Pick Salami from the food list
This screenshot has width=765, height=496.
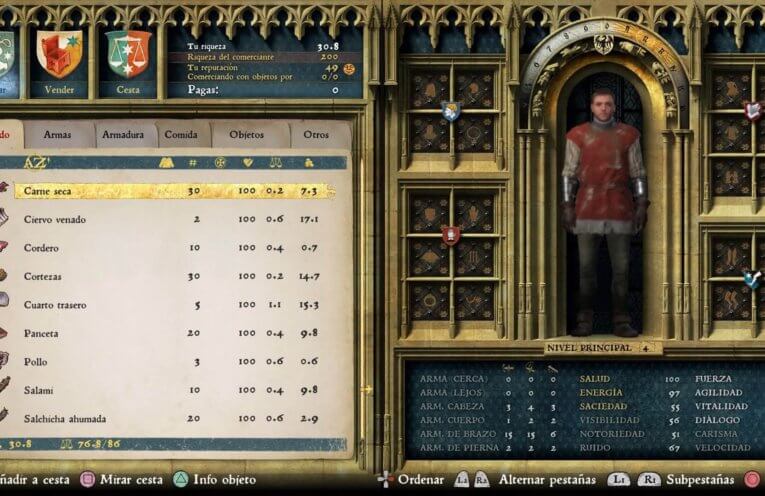(170, 390)
